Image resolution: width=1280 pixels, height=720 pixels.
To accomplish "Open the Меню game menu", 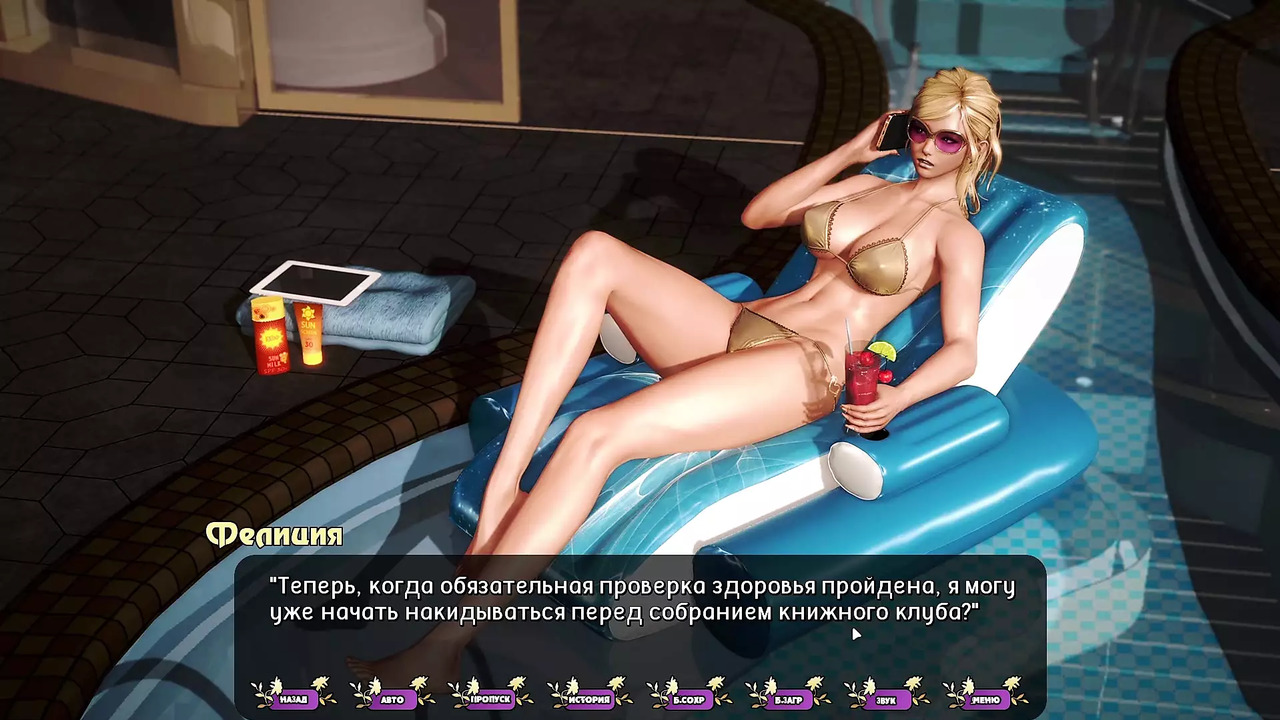I will [985, 698].
